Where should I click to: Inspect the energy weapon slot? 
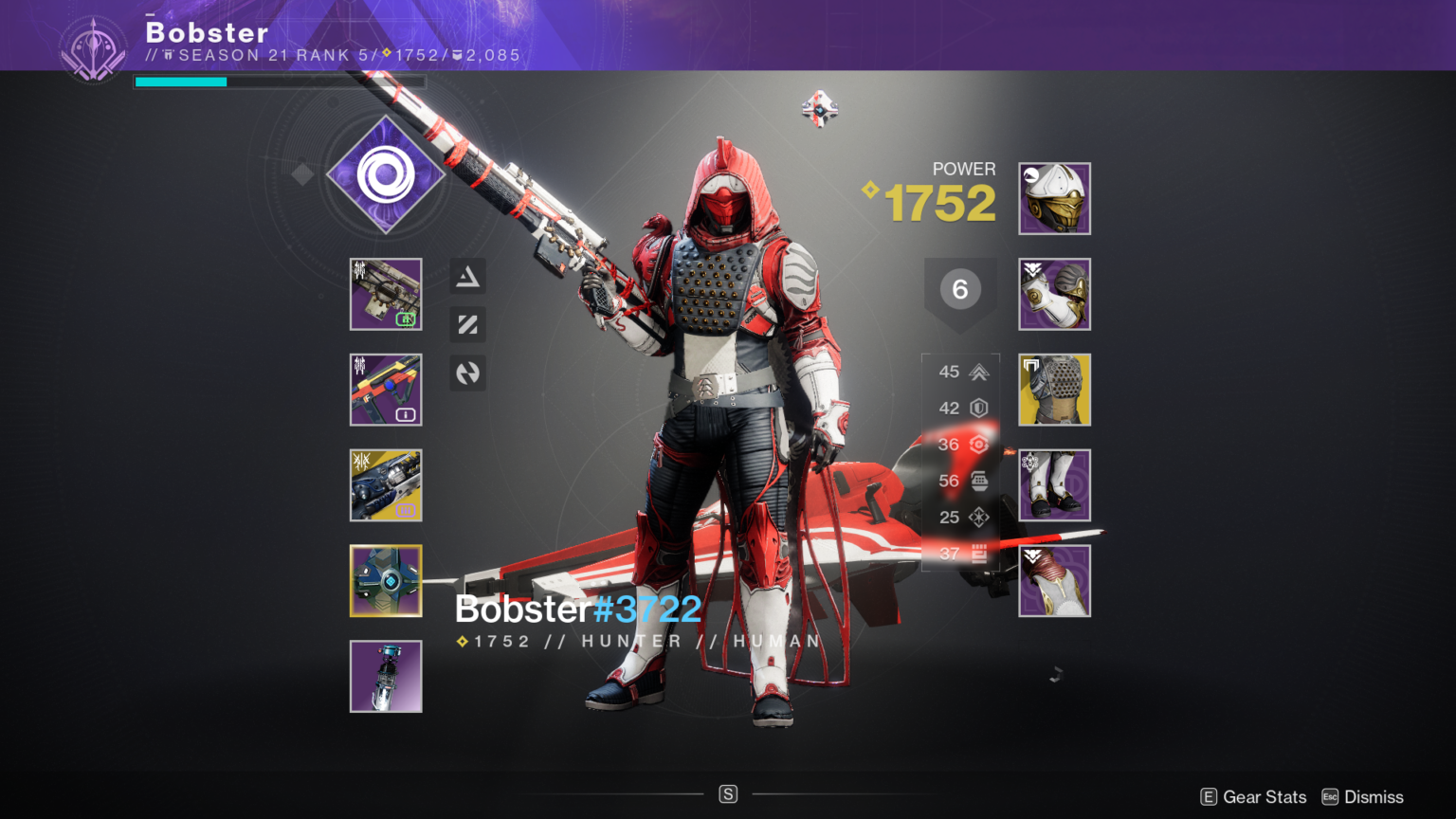pos(386,391)
